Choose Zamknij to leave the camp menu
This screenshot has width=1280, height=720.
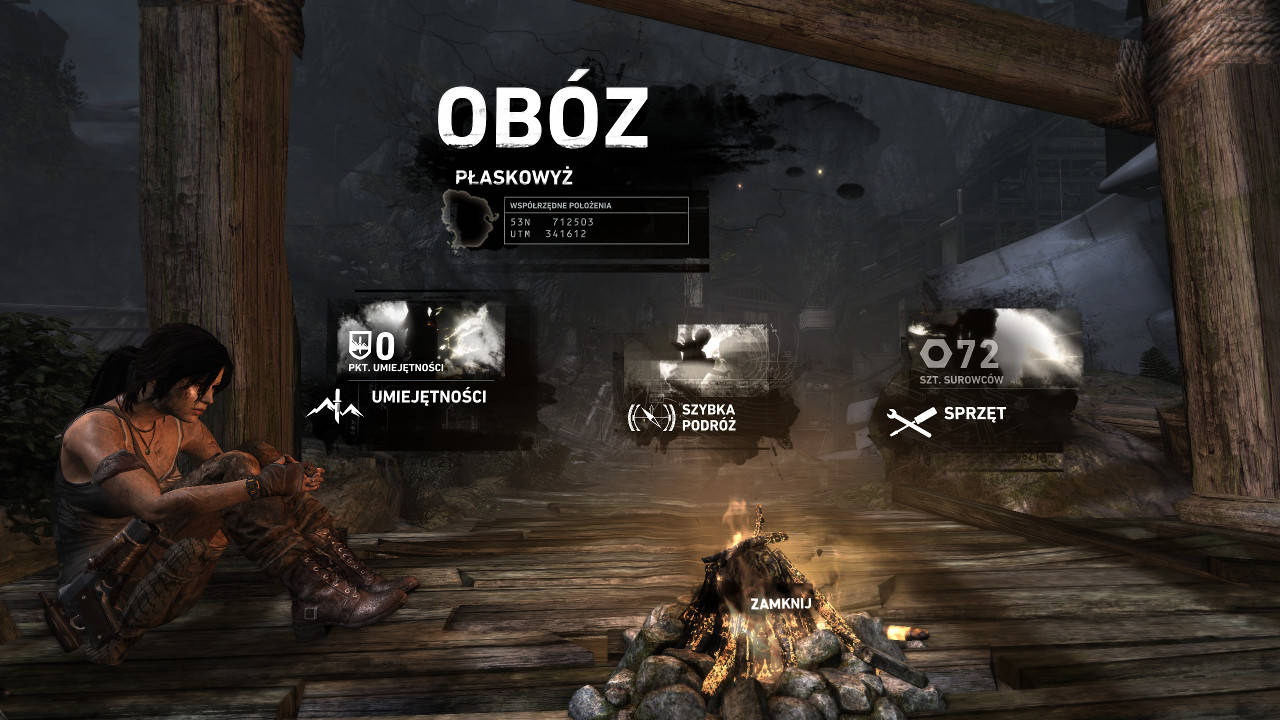click(x=781, y=604)
